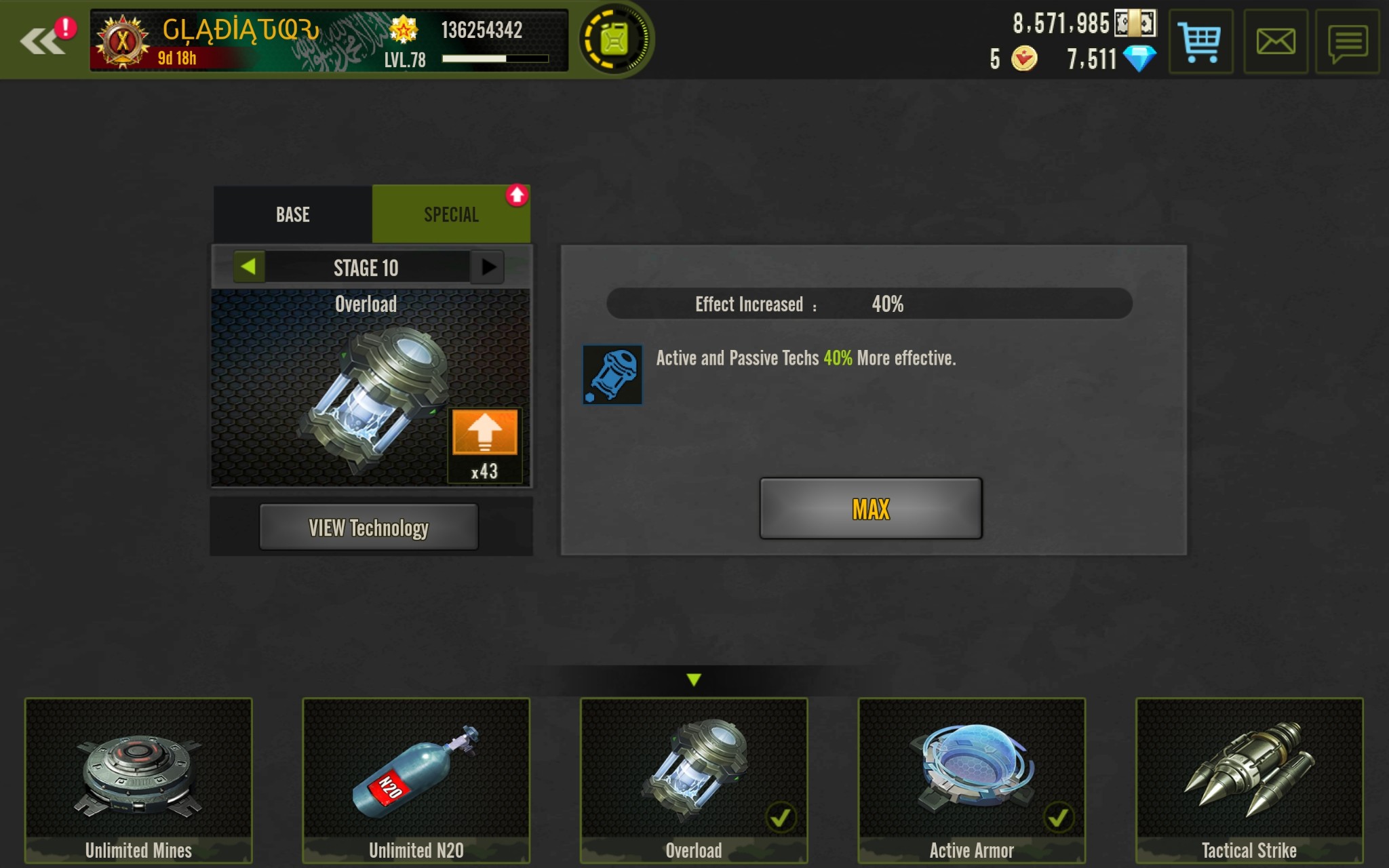Viewport: 1389px width, 868px height.
Task: Click the MAX button
Action: [x=870, y=509]
